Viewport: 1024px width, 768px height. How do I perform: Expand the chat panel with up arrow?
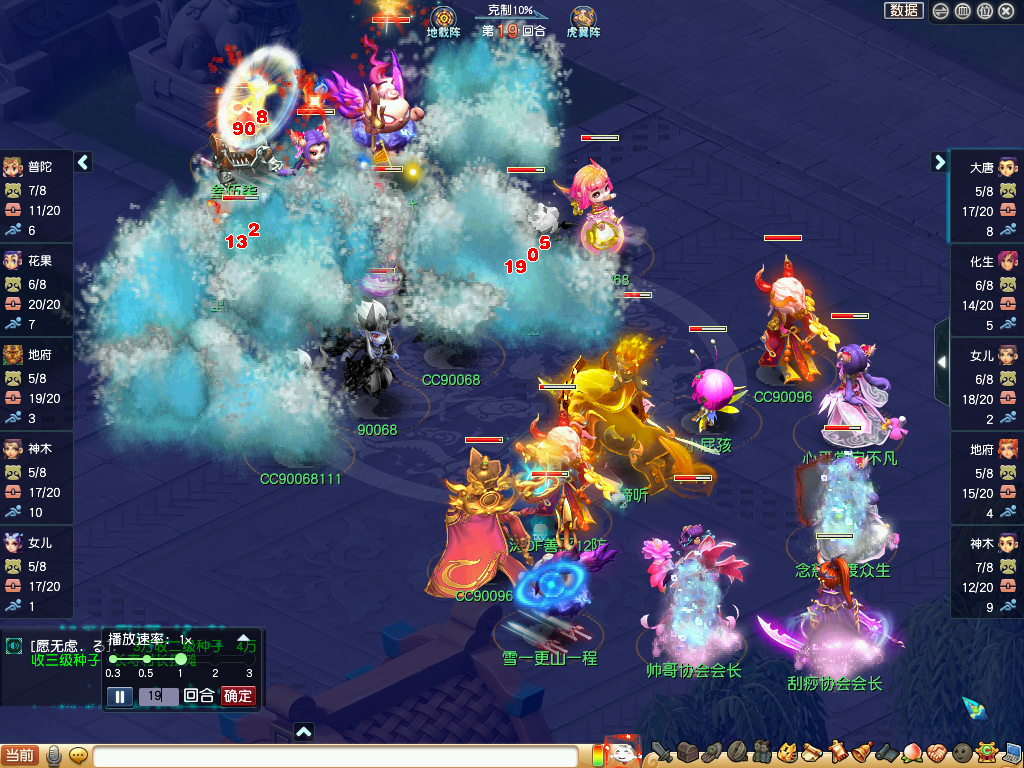pos(304,732)
